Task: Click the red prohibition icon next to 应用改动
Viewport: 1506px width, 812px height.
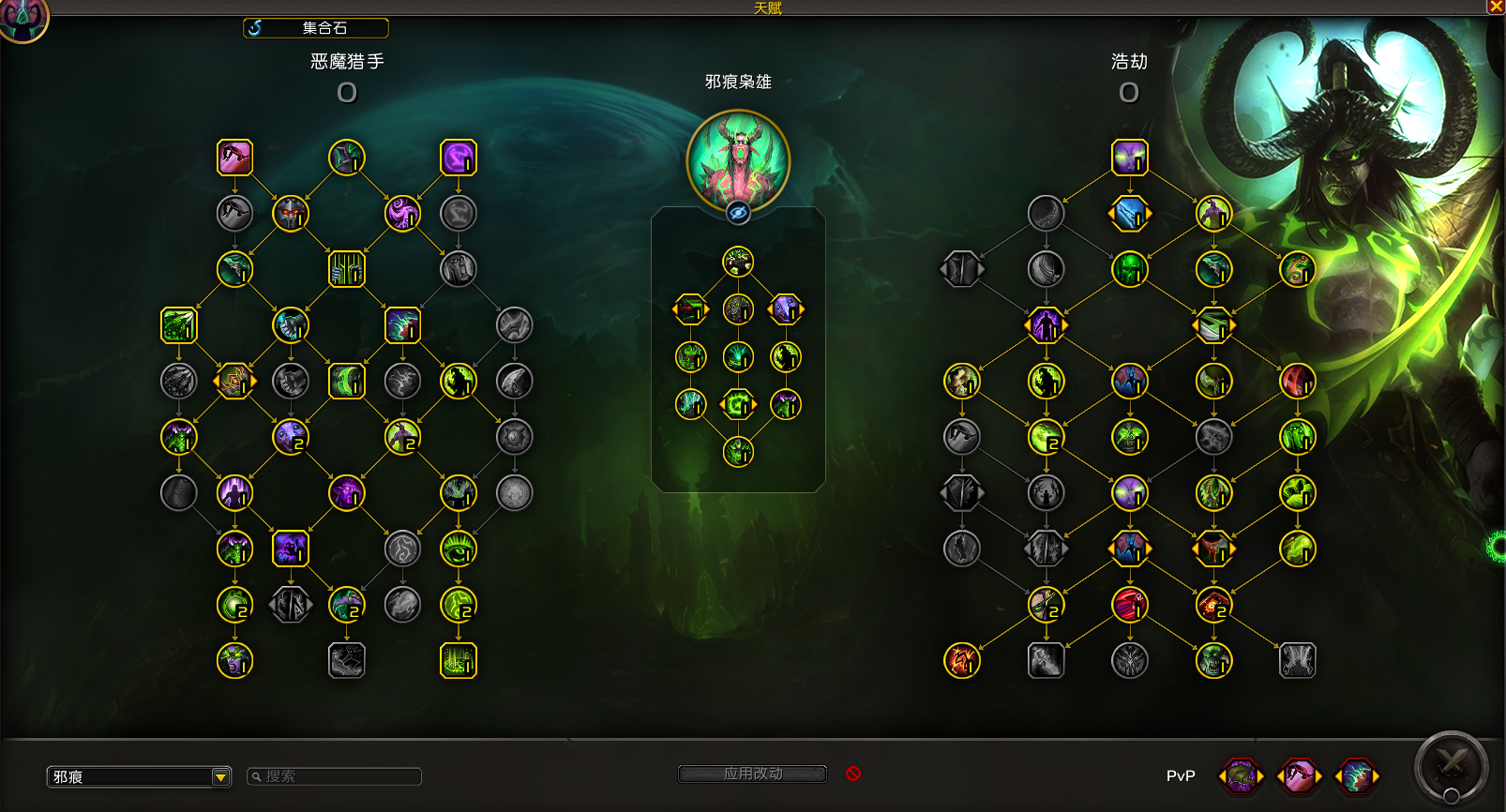Action: point(851,774)
